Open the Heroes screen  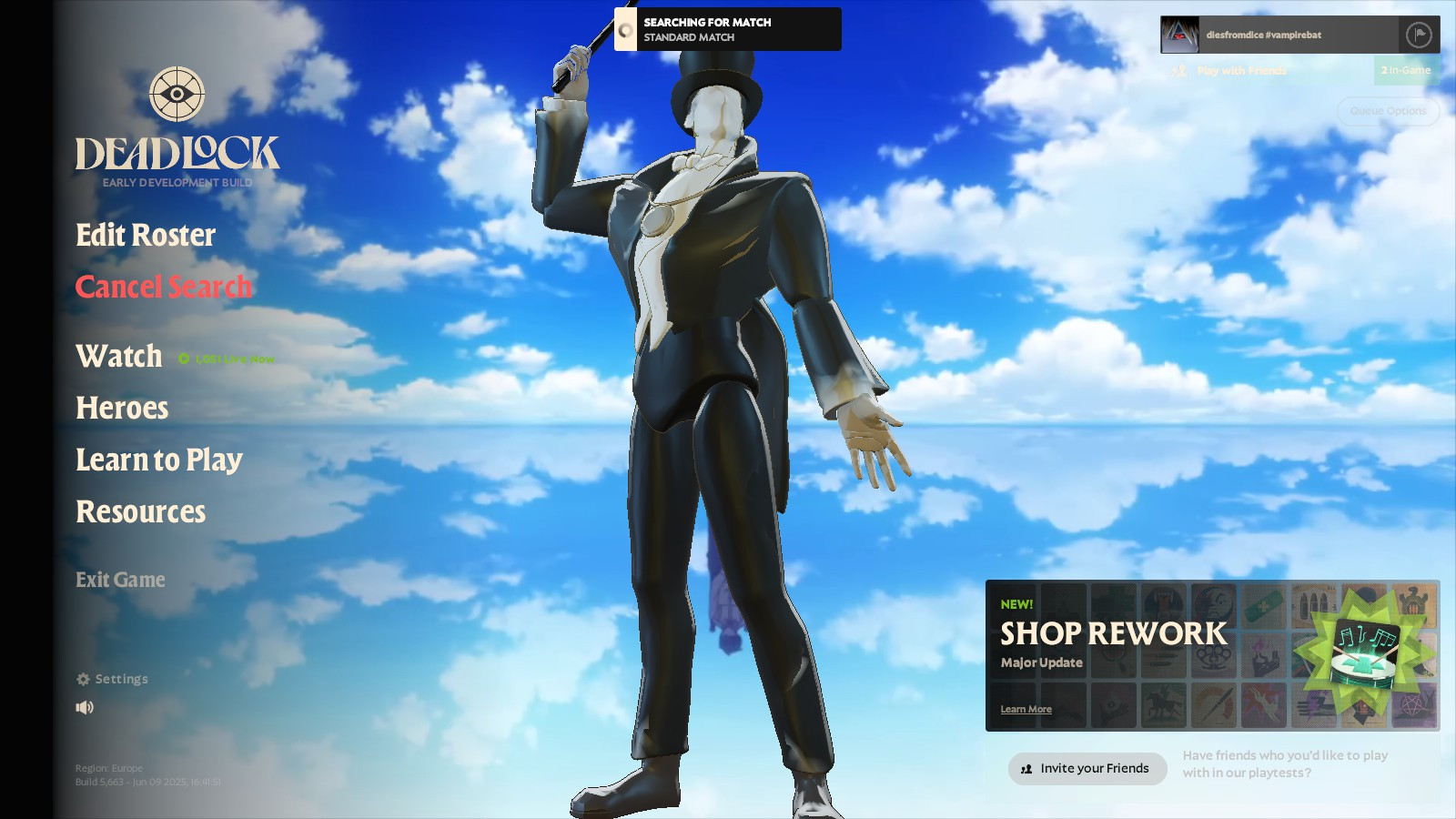(x=122, y=409)
